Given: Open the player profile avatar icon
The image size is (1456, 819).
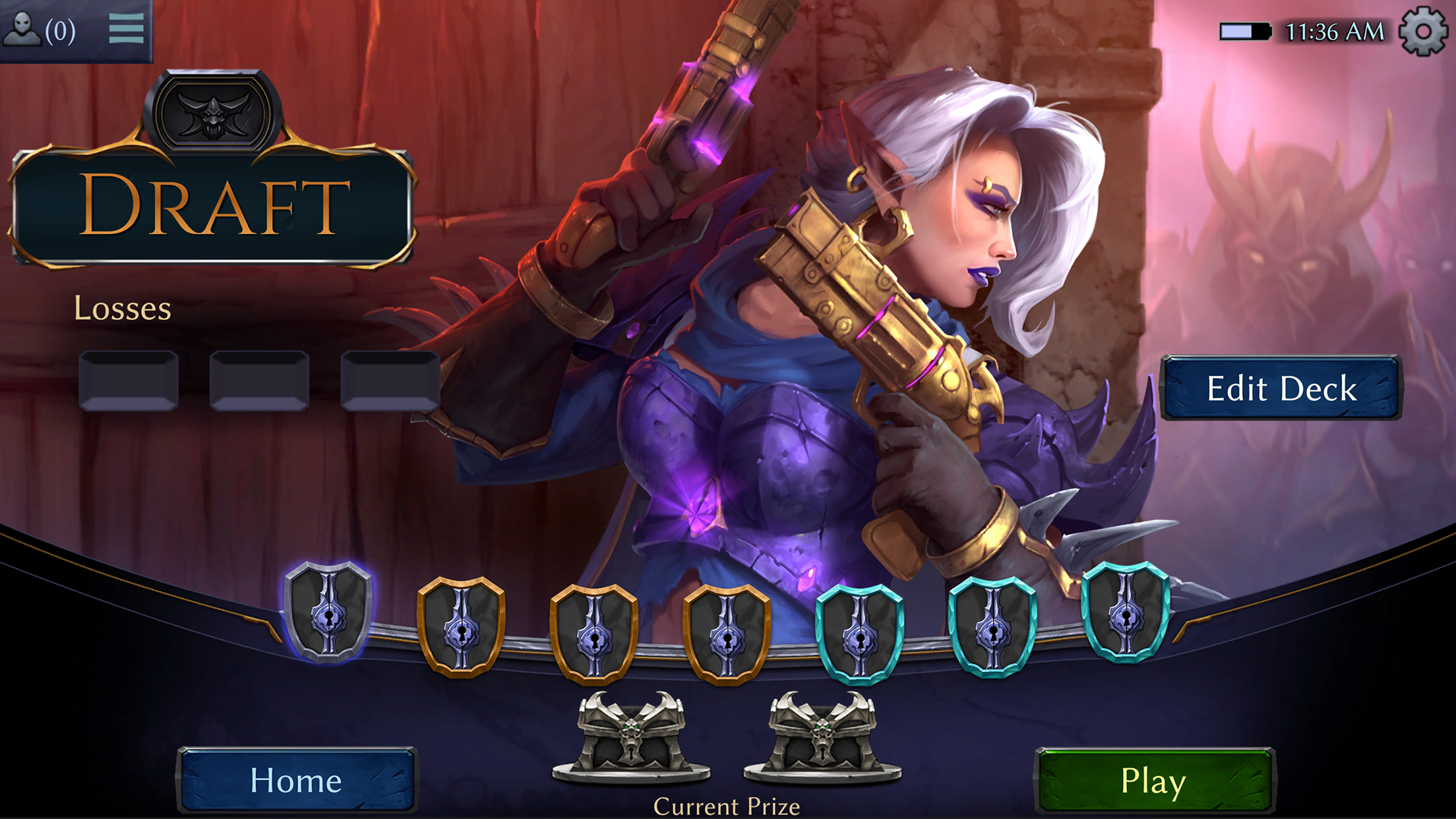Looking at the screenshot, I should (23, 29).
